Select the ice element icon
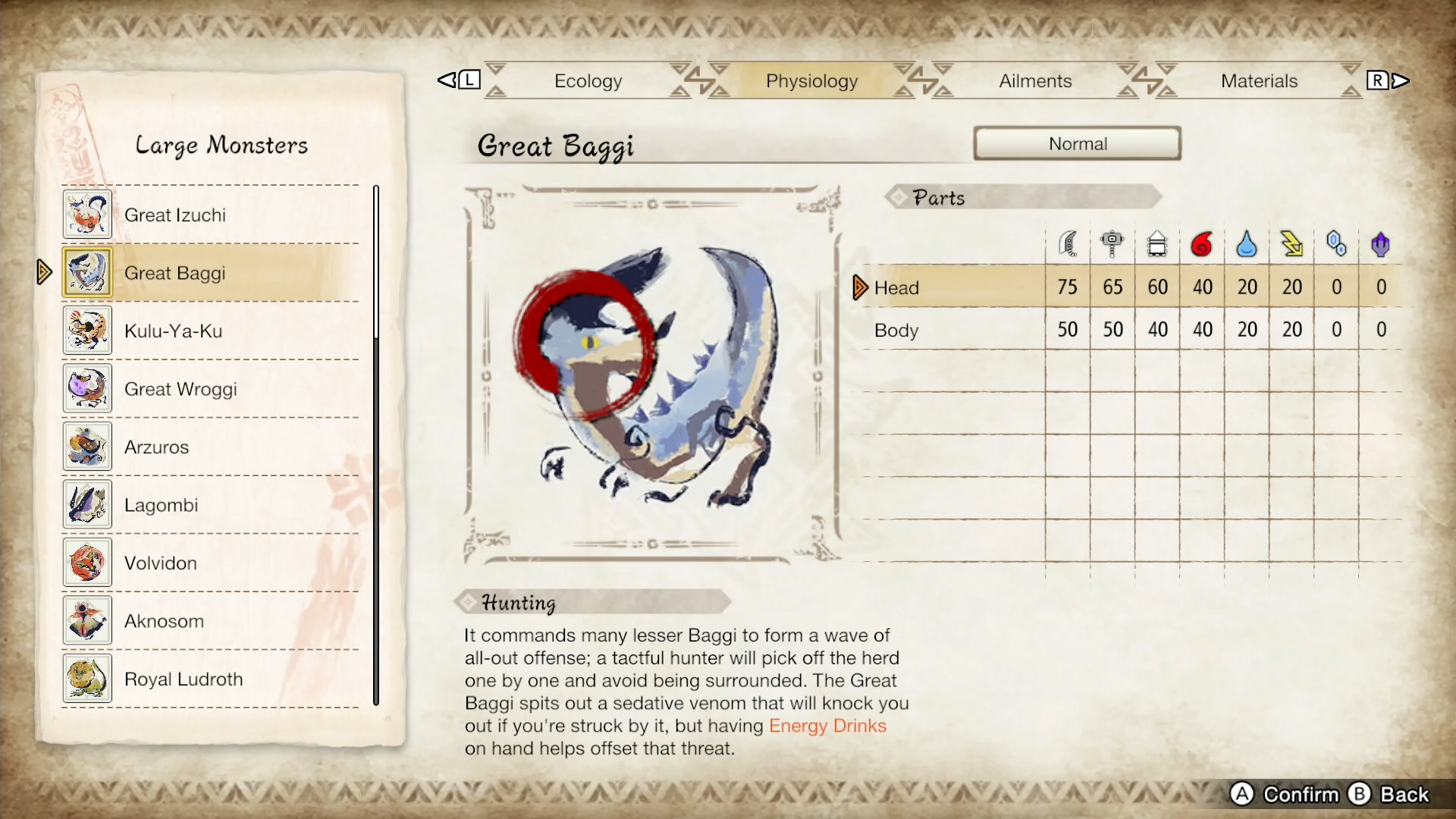The image size is (1456, 819). coord(1336,243)
